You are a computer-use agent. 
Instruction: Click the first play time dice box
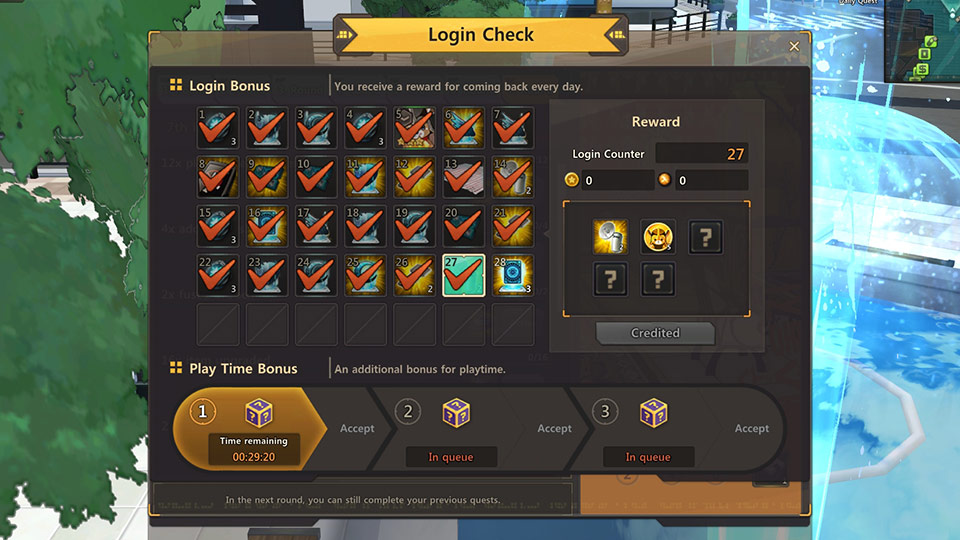[259, 413]
